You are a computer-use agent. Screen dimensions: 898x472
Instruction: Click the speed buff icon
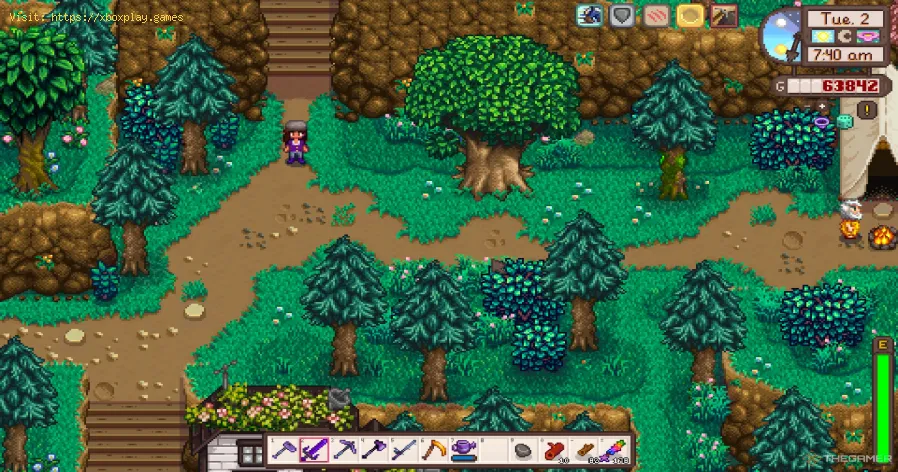coord(588,15)
